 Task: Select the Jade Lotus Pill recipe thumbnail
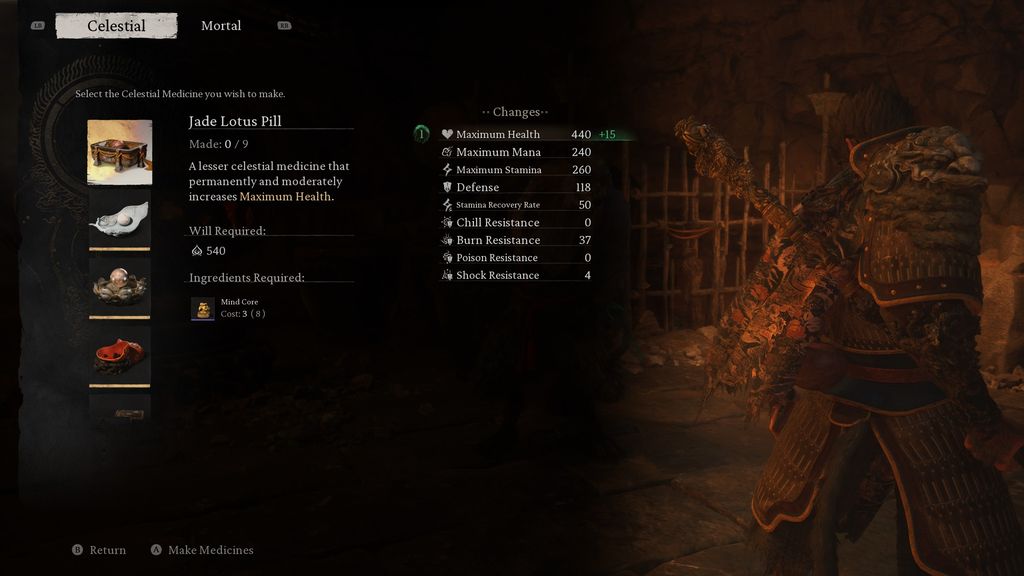click(120, 152)
